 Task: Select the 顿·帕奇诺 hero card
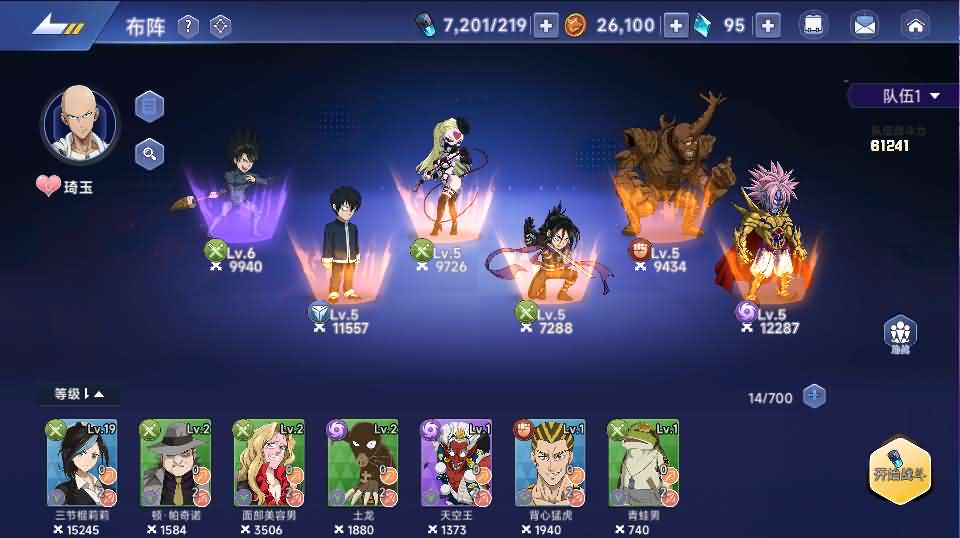(x=175, y=463)
